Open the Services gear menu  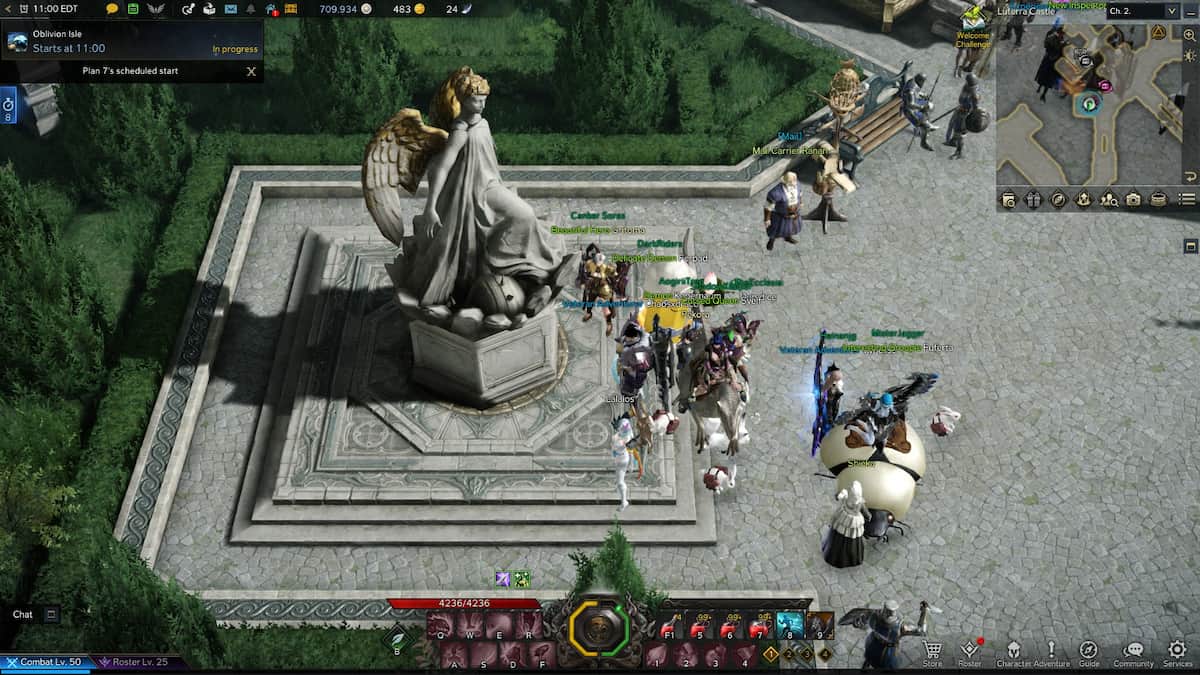coord(1177,651)
